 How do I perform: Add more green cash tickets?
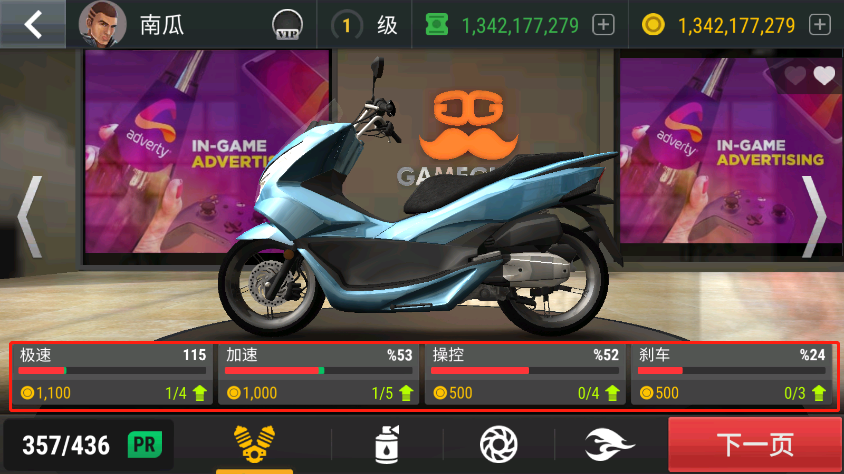point(603,25)
